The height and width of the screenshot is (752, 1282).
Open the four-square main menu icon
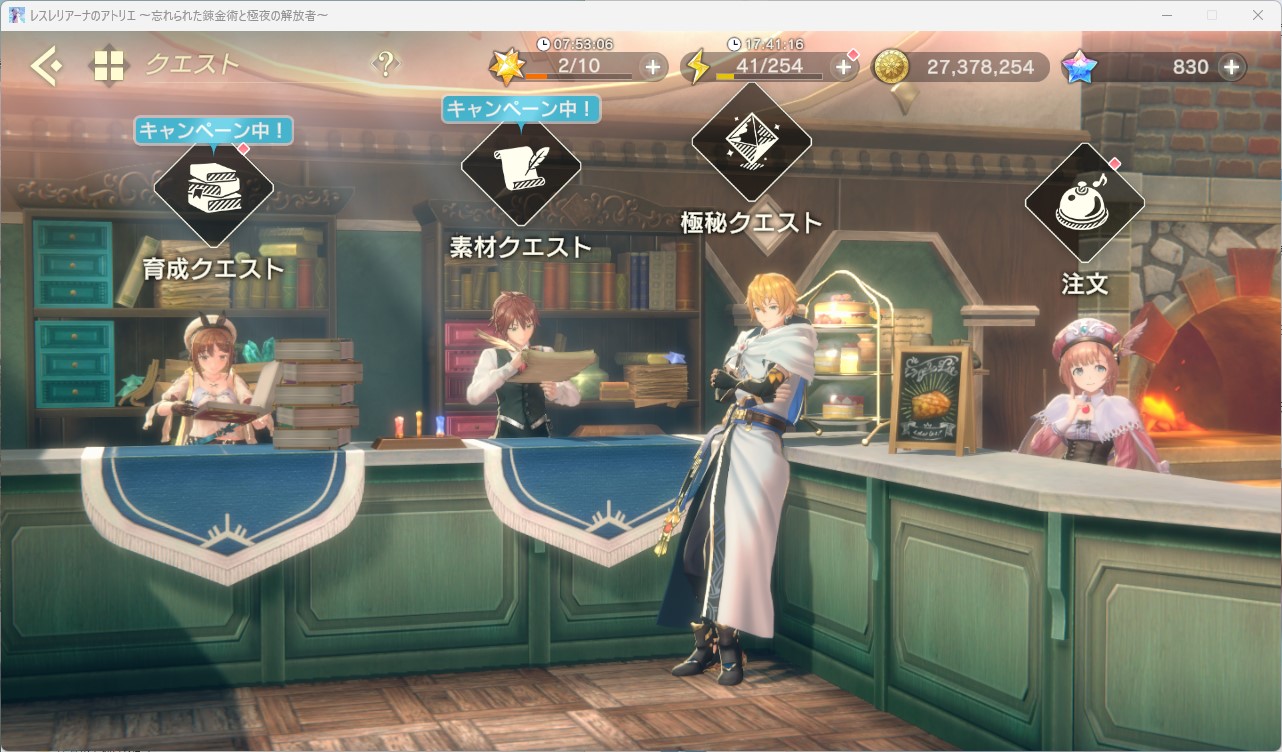coord(108,67)
